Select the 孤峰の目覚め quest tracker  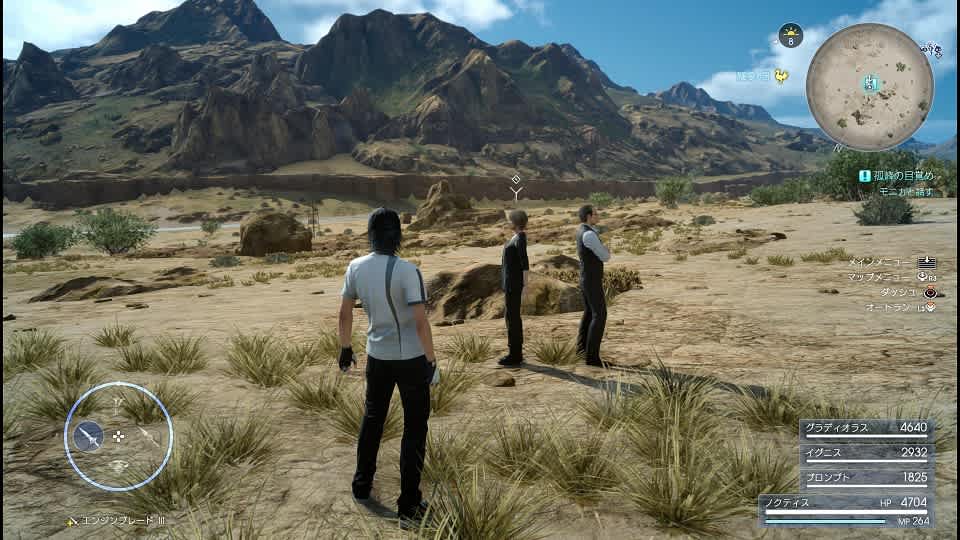902,175
